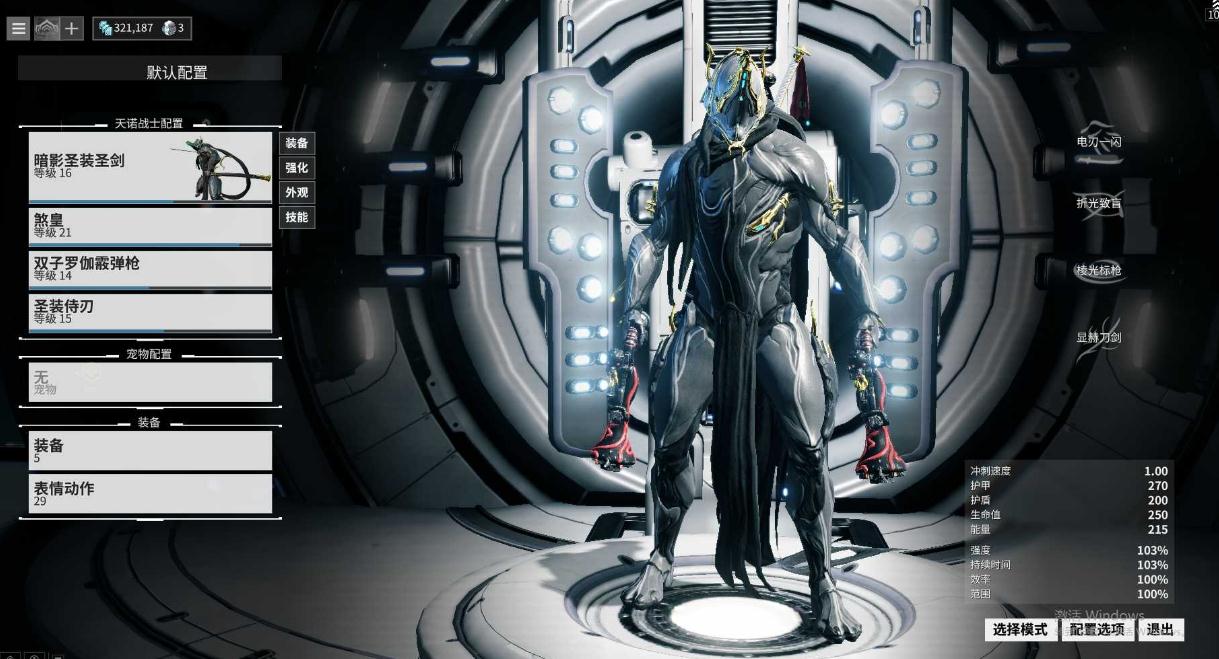Click the lotus emblem icon
The height and width of the screenshot is (659, 1219).
coord(46,29)
